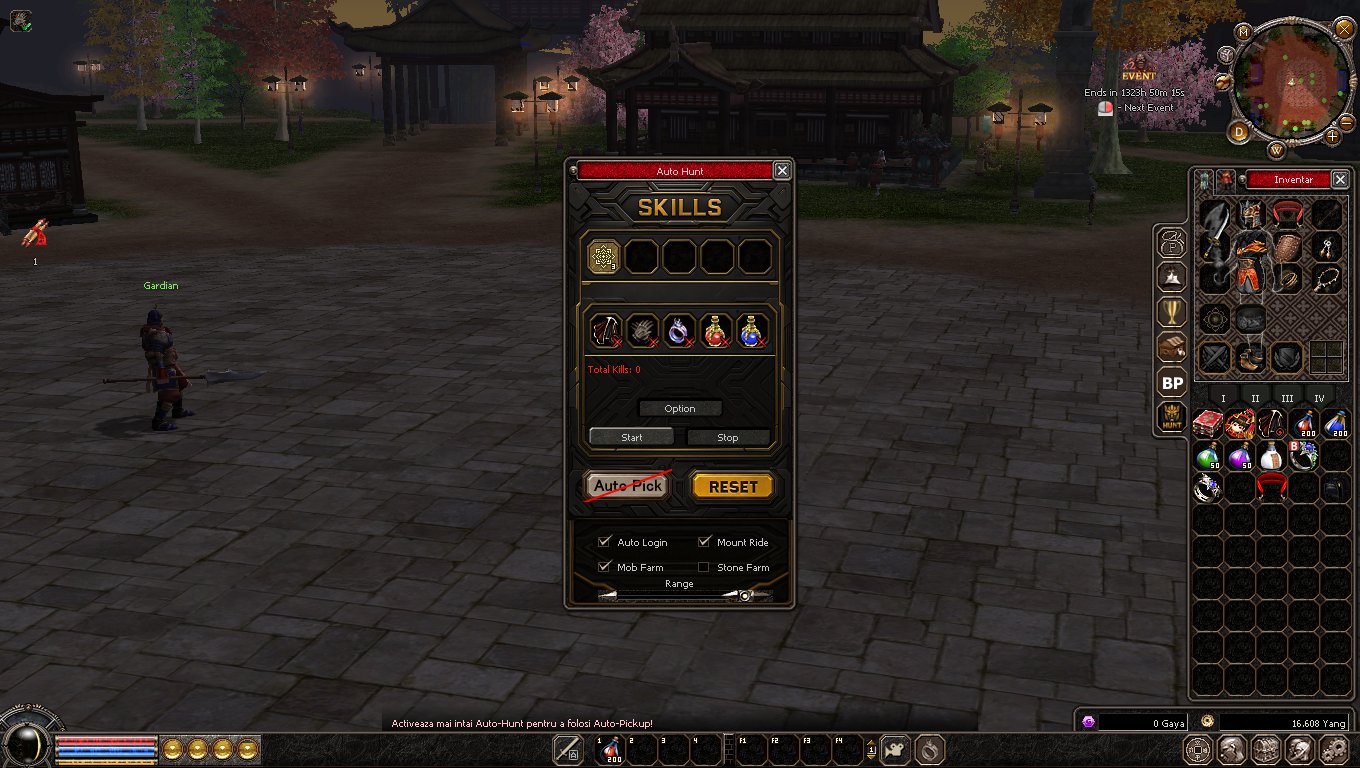This screenshot has height=768, width=1360.
Task: Select the green potion in inventory
Action: [1208, 456]
